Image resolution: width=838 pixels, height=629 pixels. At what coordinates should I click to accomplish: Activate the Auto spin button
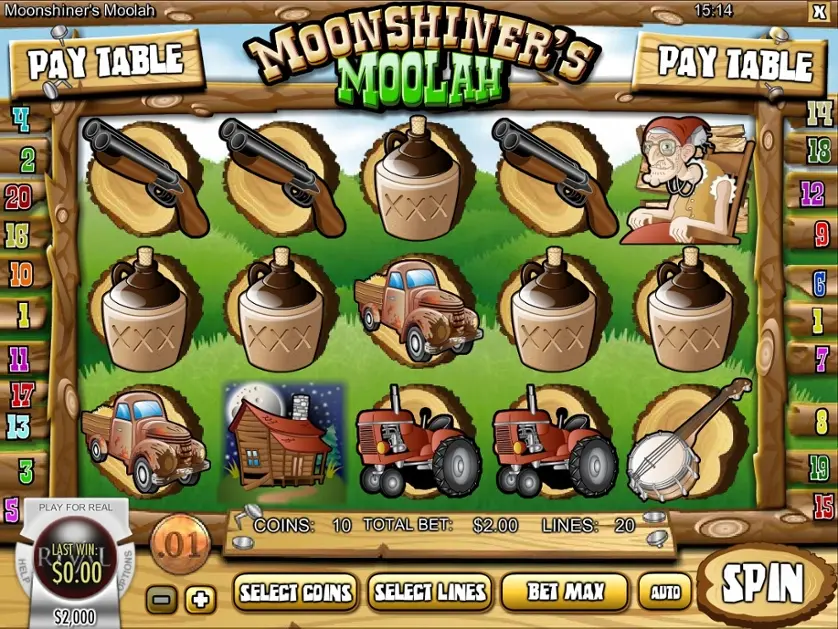665,592
